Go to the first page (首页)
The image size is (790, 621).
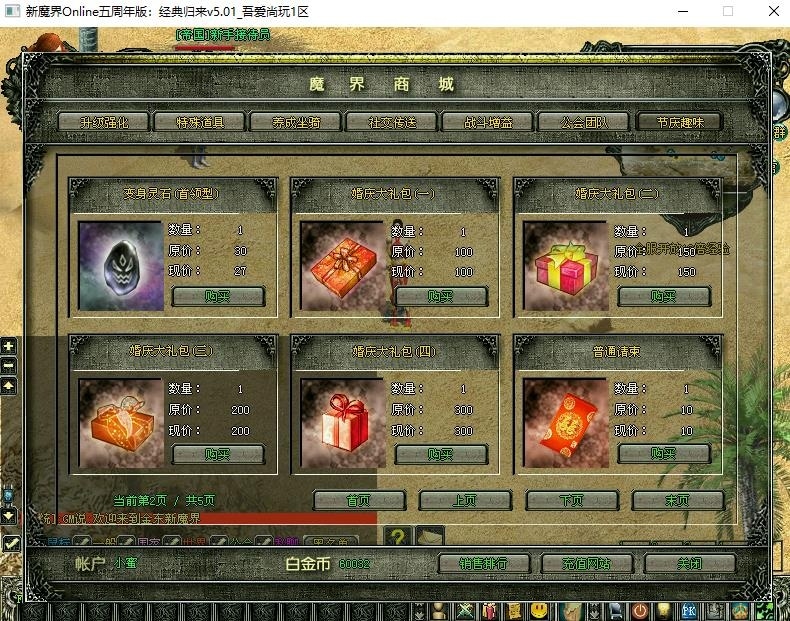(x=358, y=500)
